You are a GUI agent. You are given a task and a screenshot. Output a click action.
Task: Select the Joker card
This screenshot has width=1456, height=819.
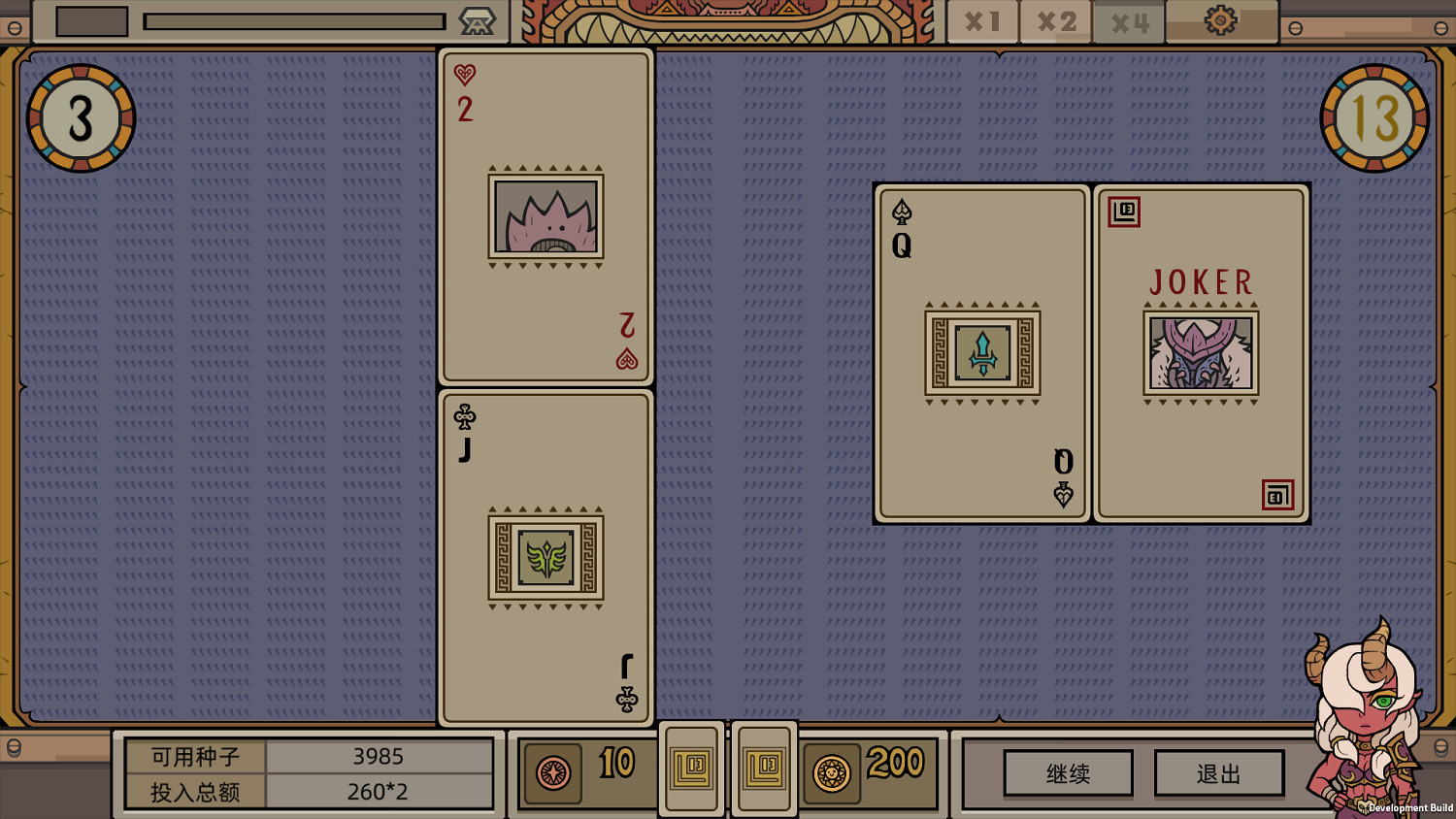tap(1201, 352)
